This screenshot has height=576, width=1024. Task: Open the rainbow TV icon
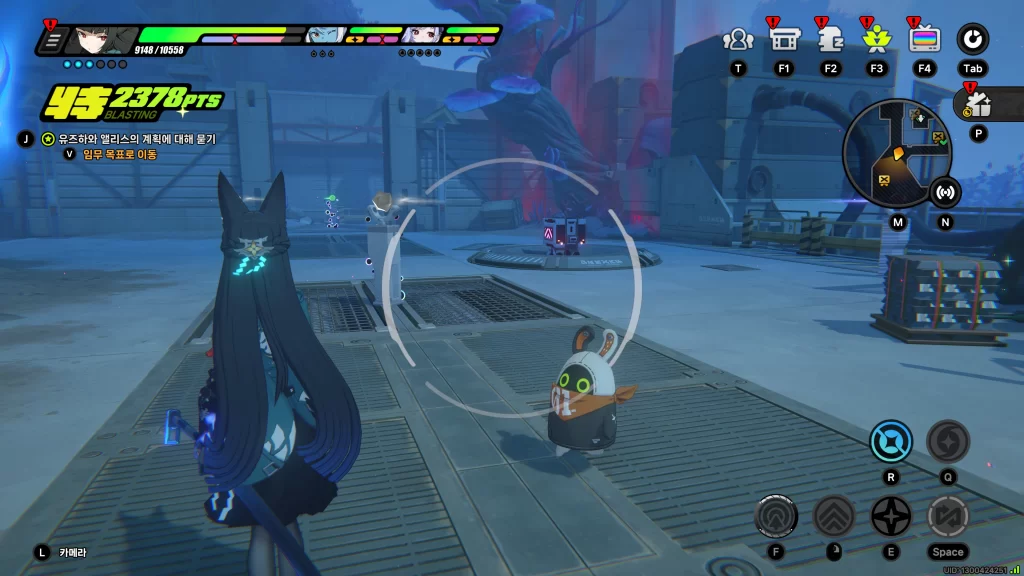pyautogui.click(x=924, y=40)
